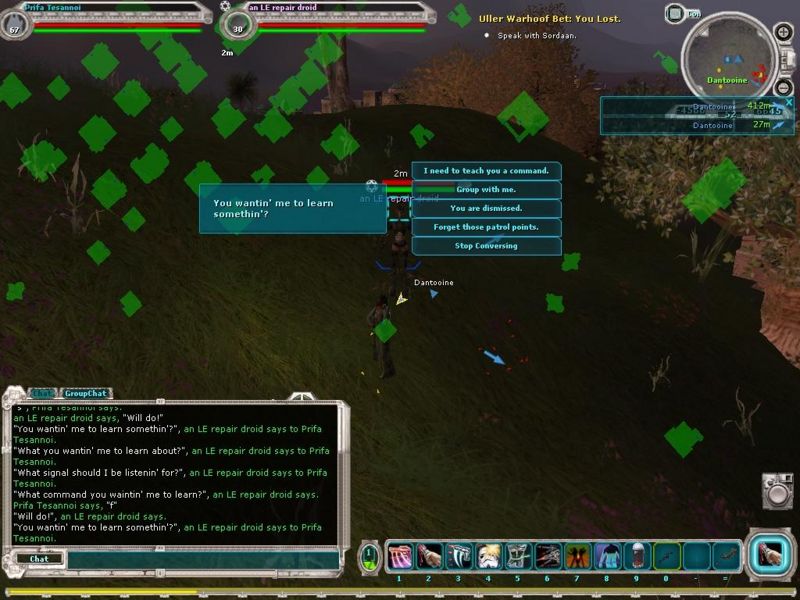The image size is (800, 600).
Task: Use the canister item in slot 9
Action: pos(636,556)
